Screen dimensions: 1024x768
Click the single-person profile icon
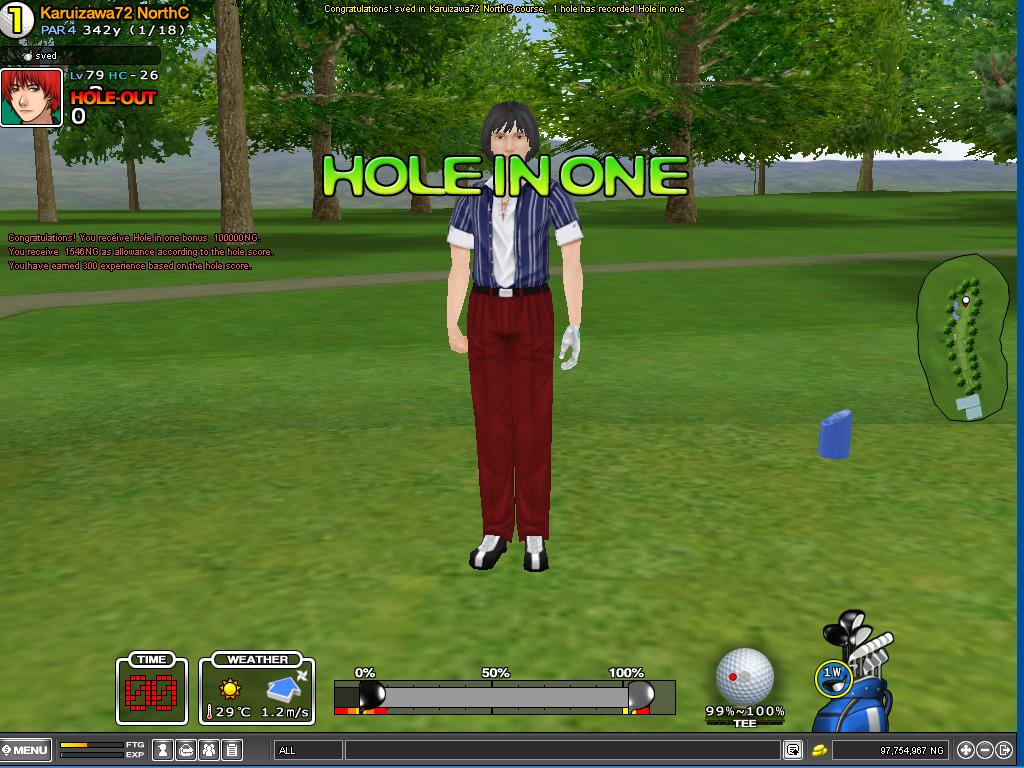[x=161, y=750]
